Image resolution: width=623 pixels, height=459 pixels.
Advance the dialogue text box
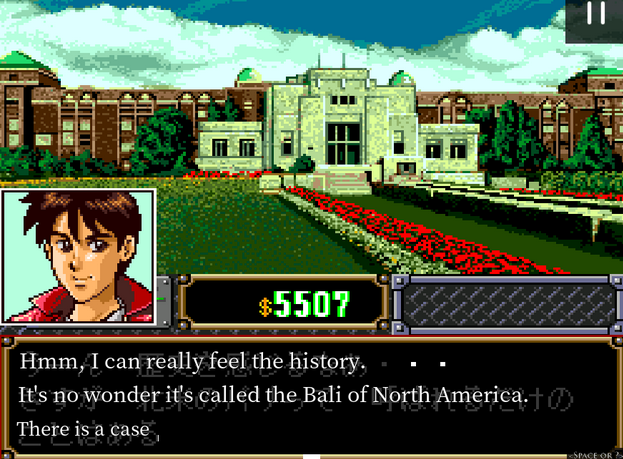coord(310,395)
